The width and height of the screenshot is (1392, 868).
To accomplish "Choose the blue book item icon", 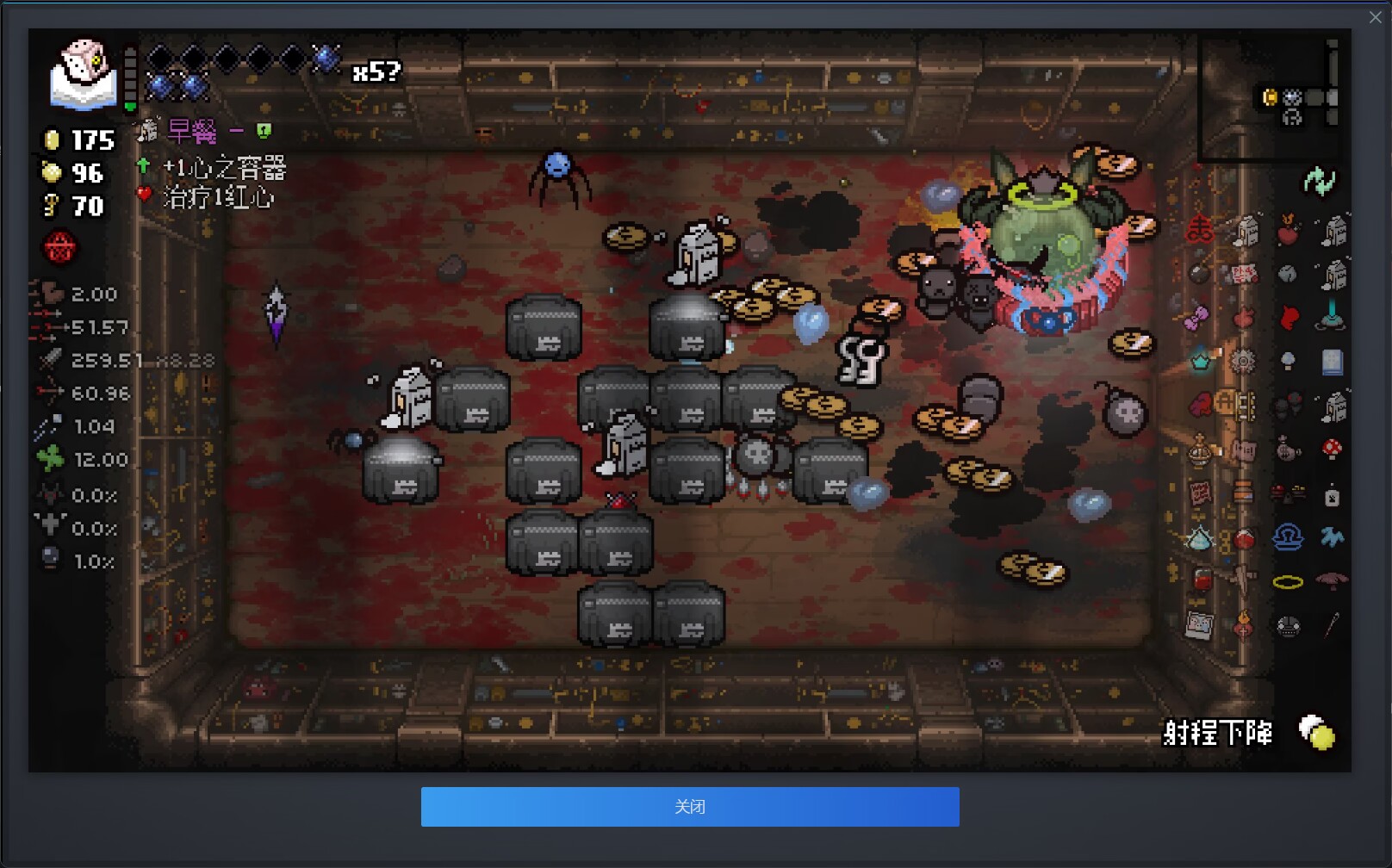I will click(x=1332, y=362).
